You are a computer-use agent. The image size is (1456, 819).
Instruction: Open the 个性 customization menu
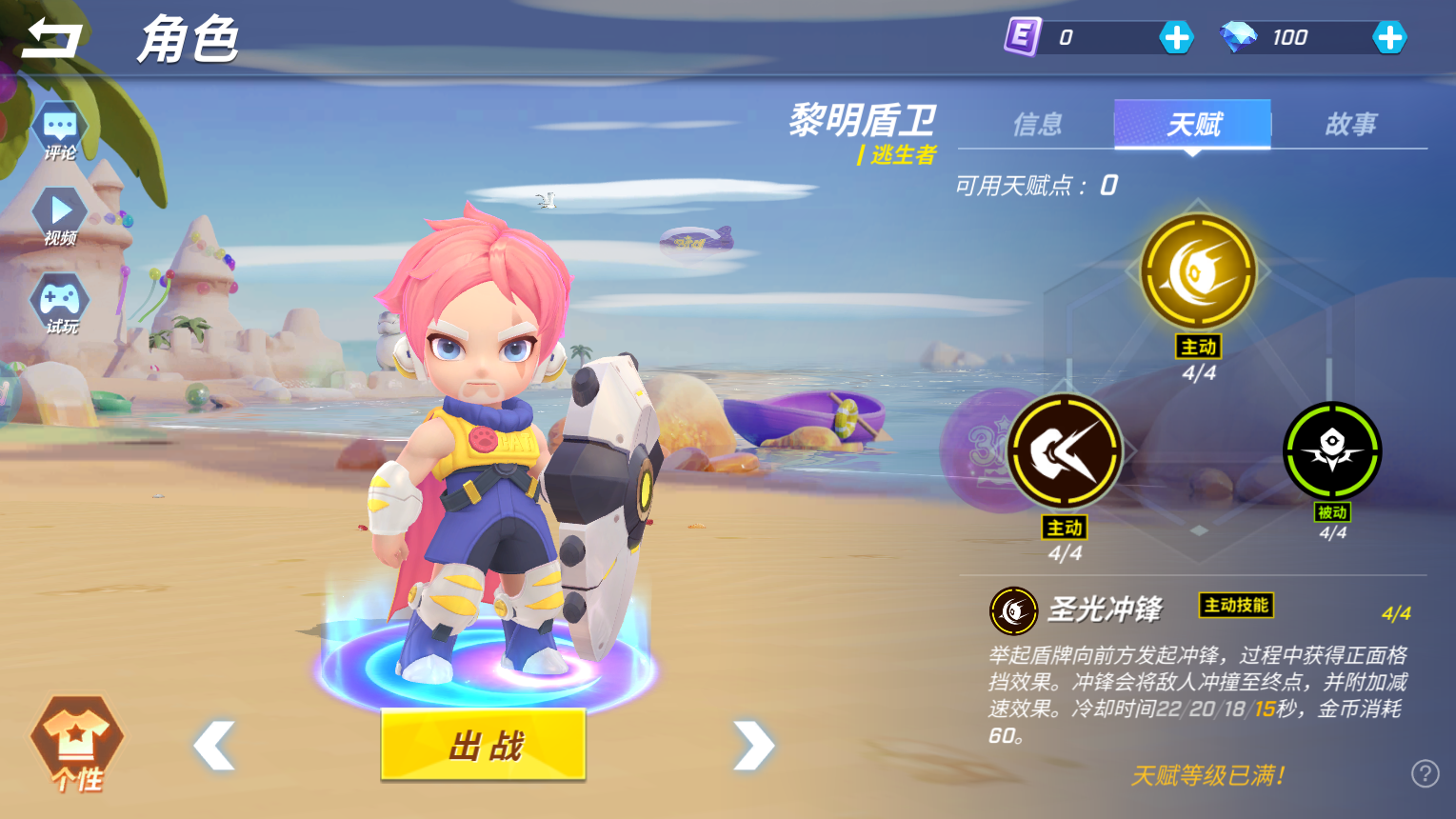77,744
